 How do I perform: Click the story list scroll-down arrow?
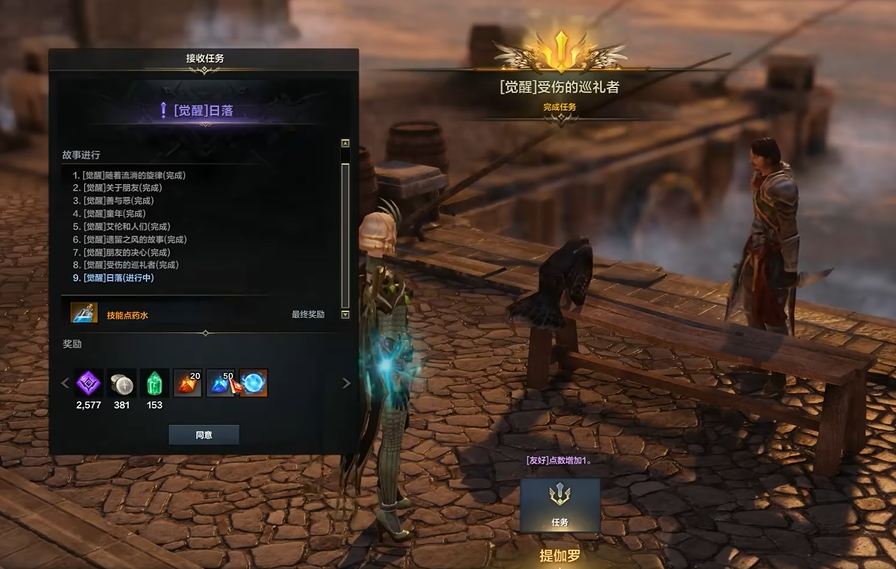click(x=345, y=314)
